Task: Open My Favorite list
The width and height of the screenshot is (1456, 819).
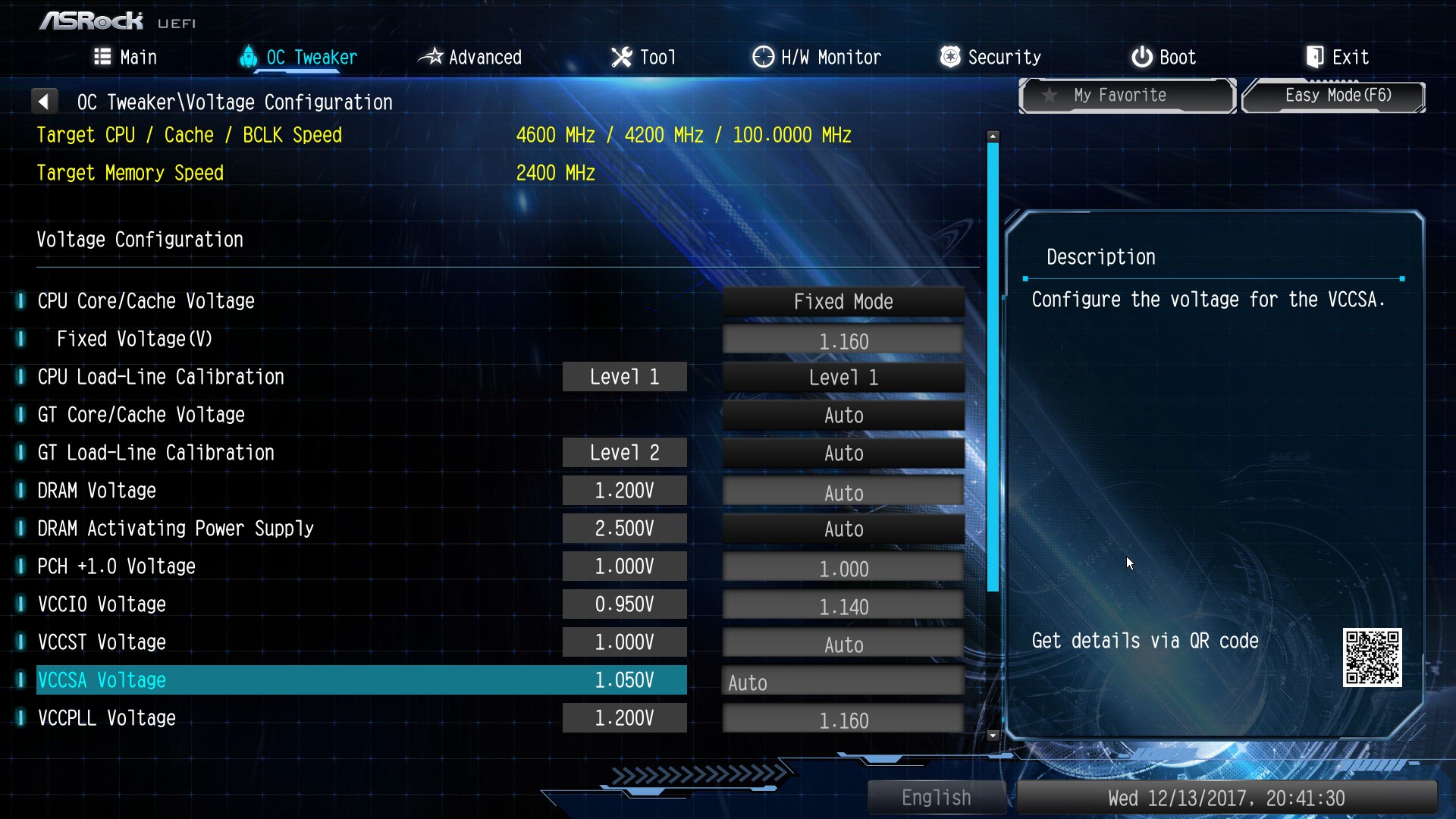Action: pos(1127,96)
